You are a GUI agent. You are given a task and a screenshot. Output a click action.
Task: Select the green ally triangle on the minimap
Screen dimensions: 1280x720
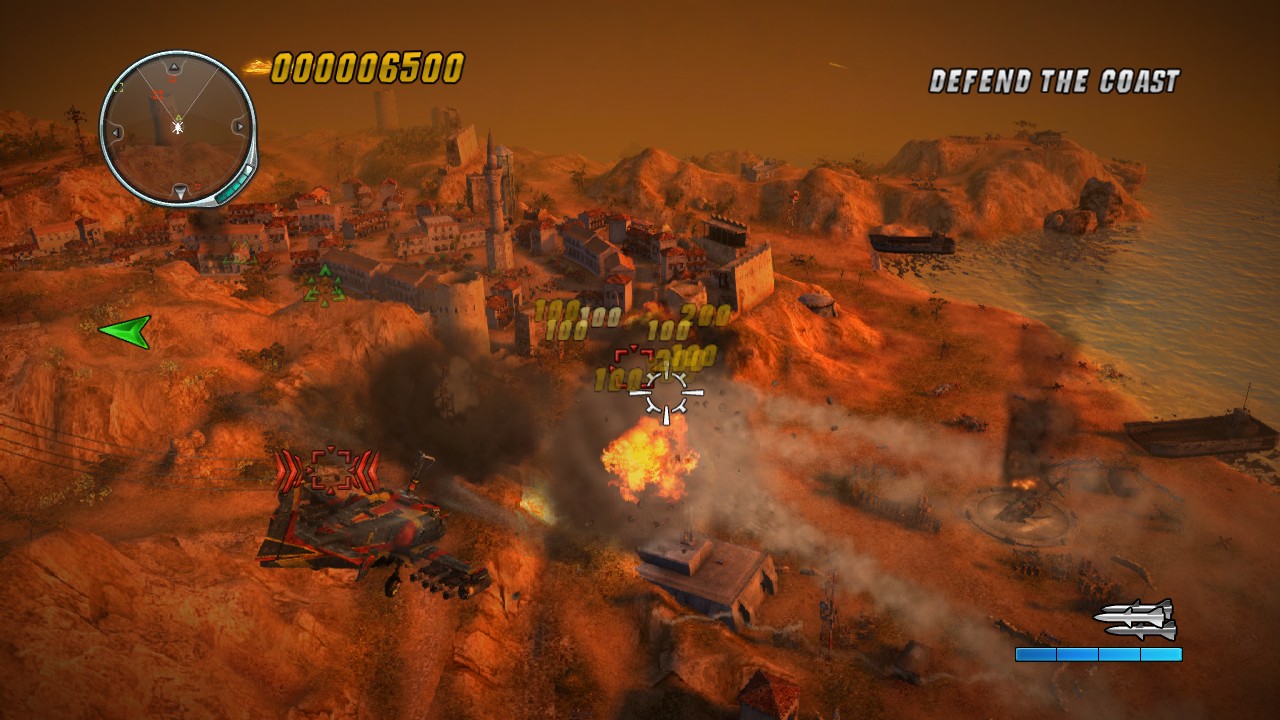pyautogui.click(x=178, y=116)
